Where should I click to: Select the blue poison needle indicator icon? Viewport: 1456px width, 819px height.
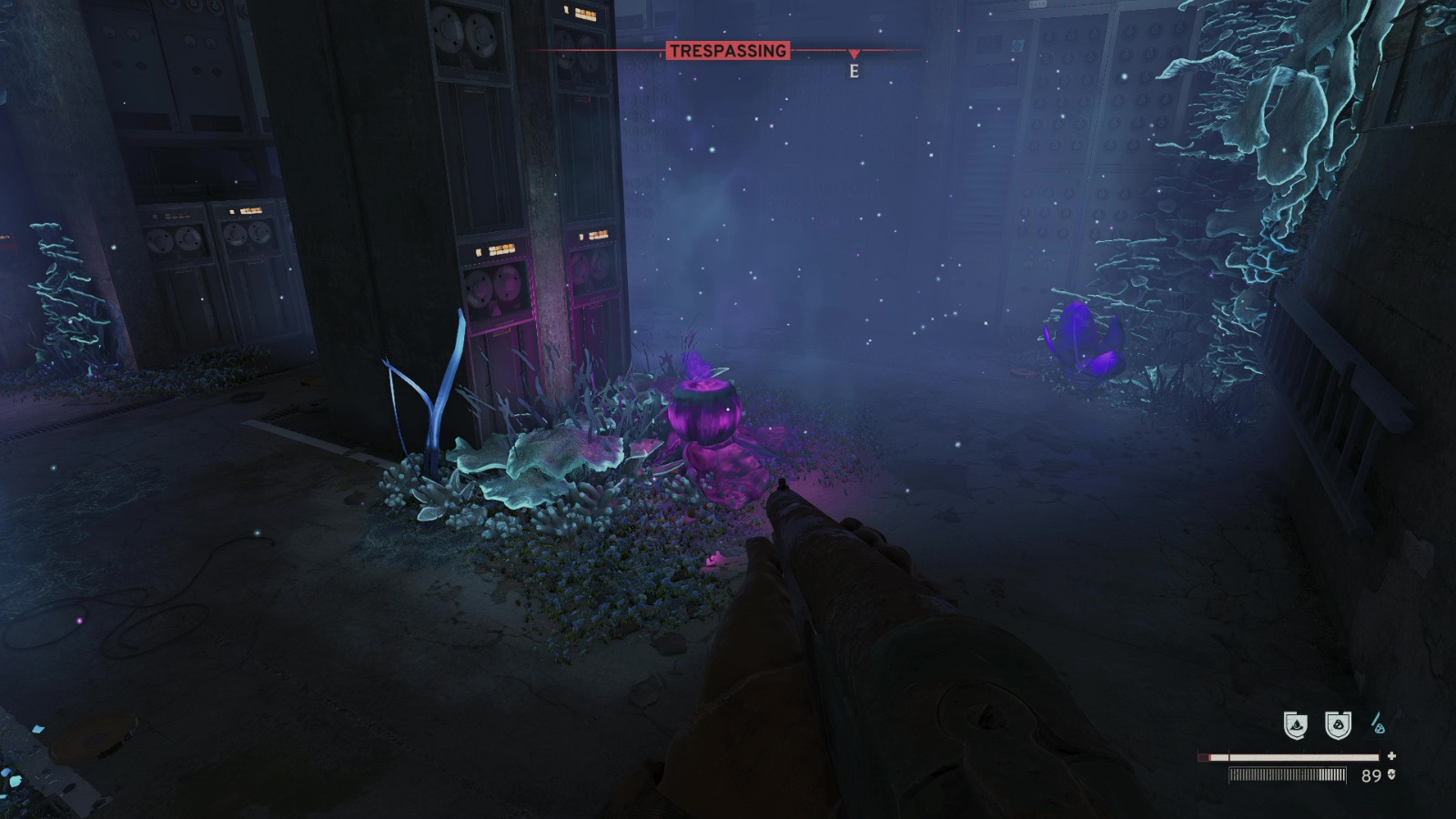tap(1380, 722)
